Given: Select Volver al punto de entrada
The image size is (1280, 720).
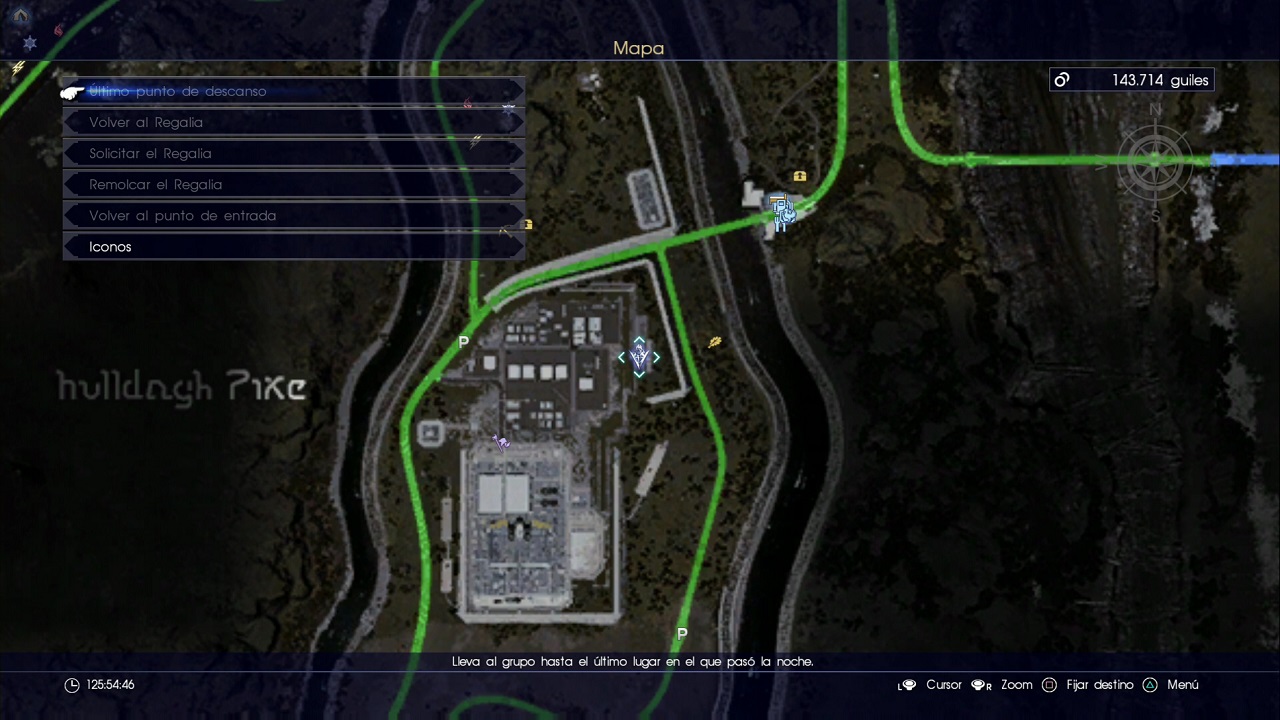Looking at the screenshot, I should (x=182, y=215).
